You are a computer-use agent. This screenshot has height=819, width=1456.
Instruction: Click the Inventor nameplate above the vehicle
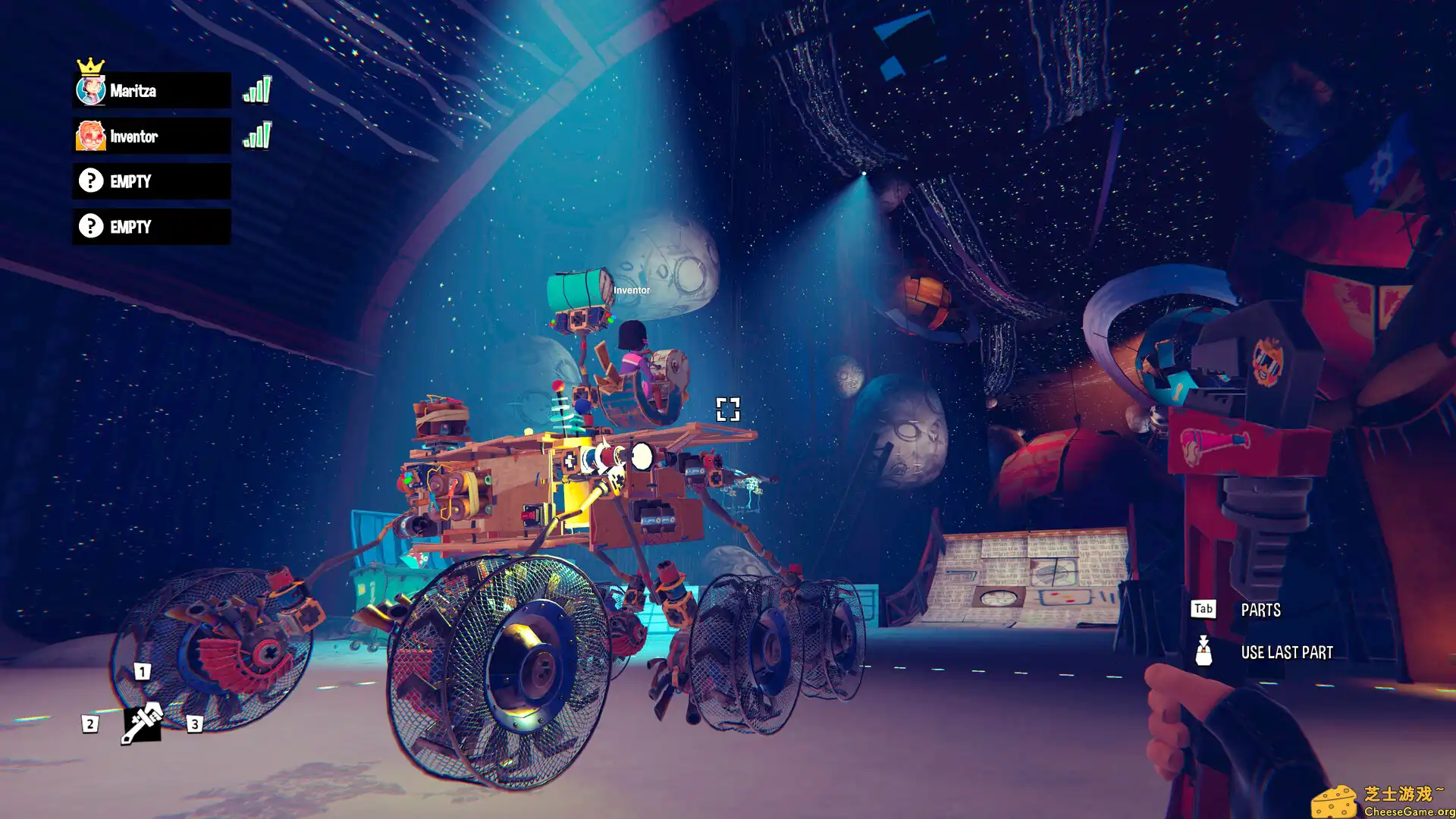[x=632, y=290]
